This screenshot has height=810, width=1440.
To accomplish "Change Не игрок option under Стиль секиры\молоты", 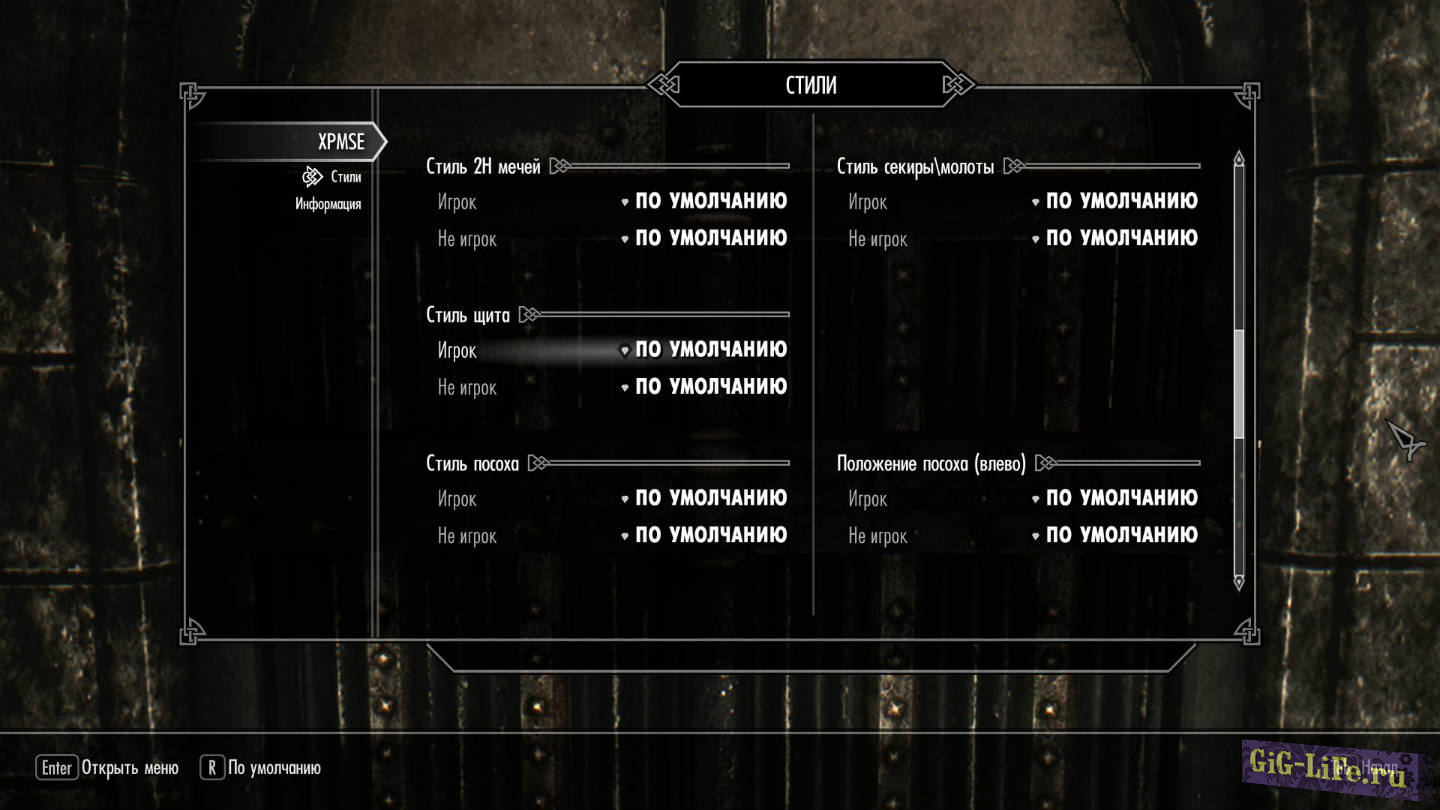I will tap(1121, 239).
